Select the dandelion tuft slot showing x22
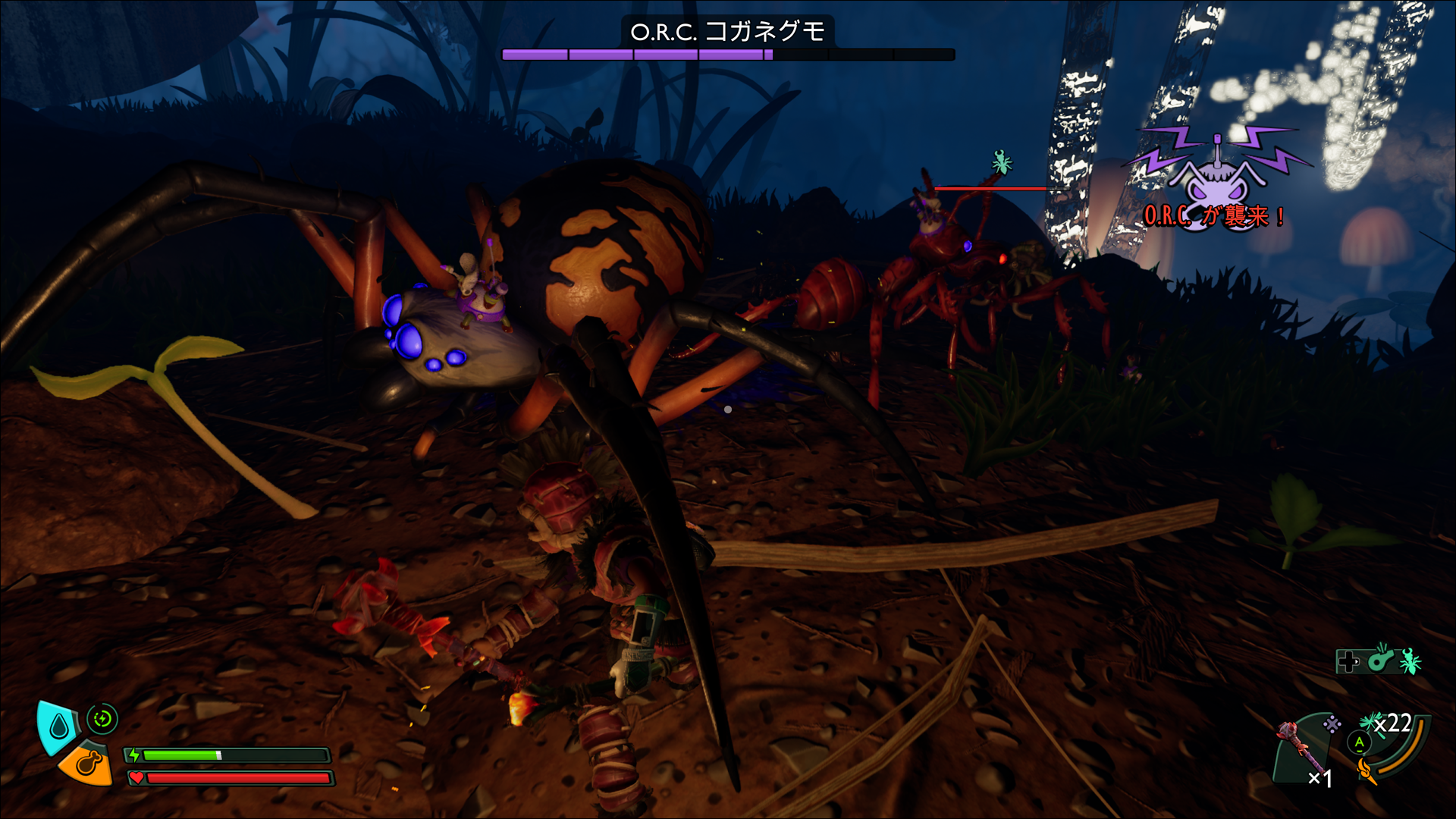 coord(1385,723)
